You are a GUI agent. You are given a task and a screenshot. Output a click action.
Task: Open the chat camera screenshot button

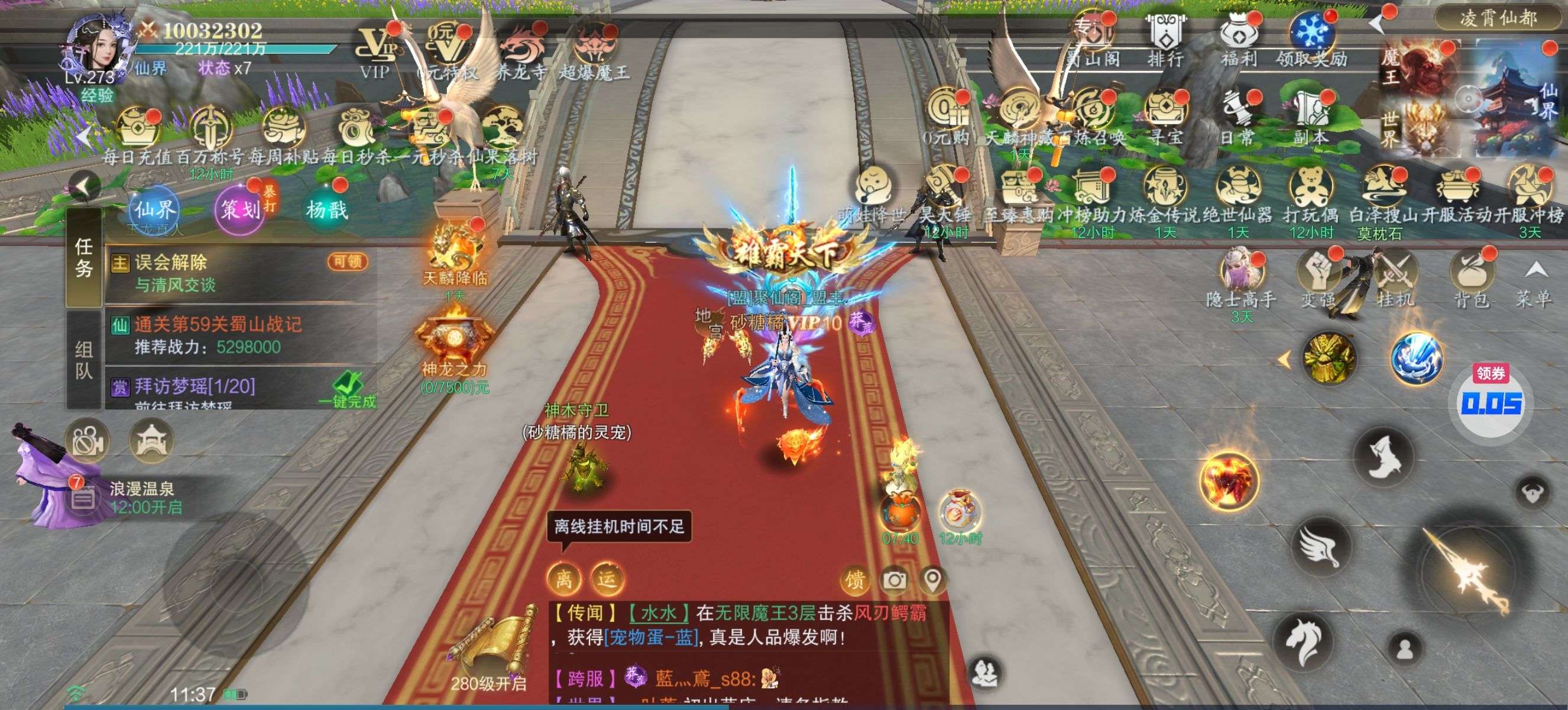(894, 580)
